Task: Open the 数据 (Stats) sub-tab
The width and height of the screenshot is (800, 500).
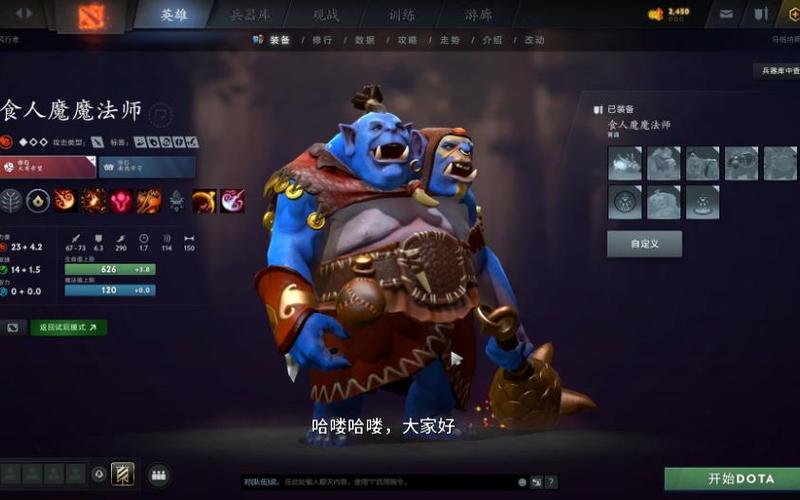Action: coord(365,40)
